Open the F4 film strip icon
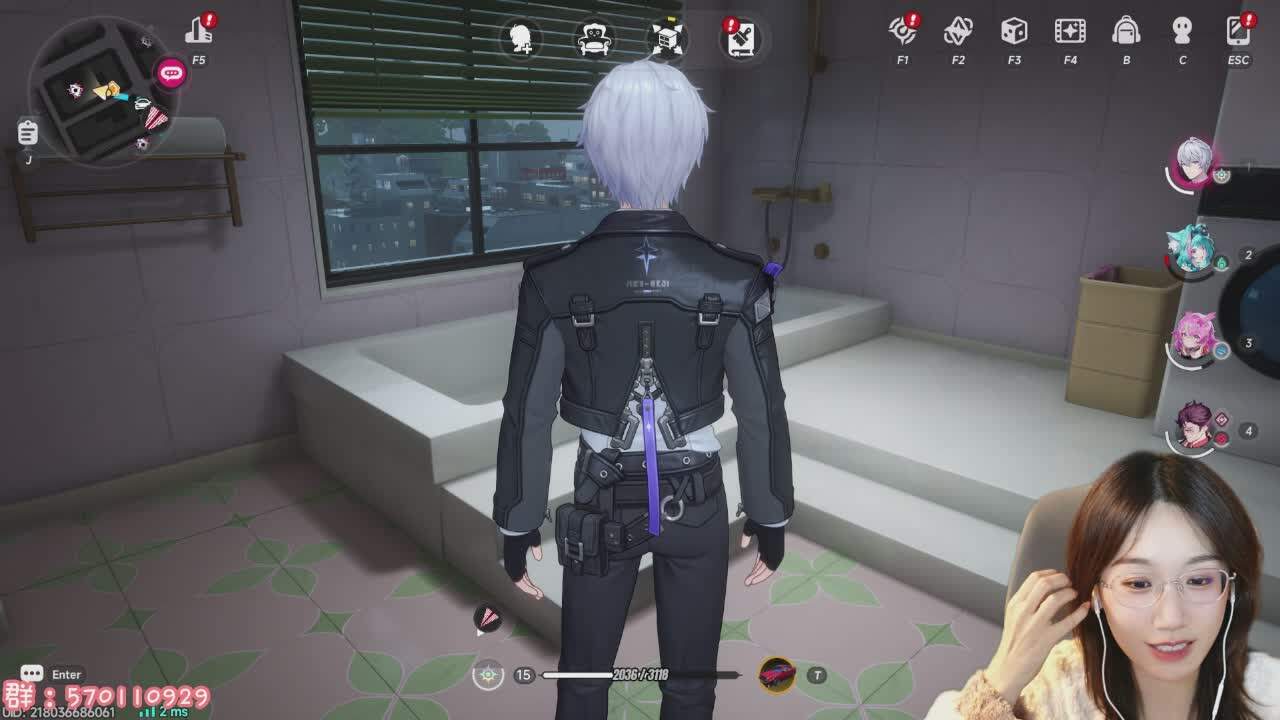The height and width of the screenshot is (720, 1280). point(1070,31)
